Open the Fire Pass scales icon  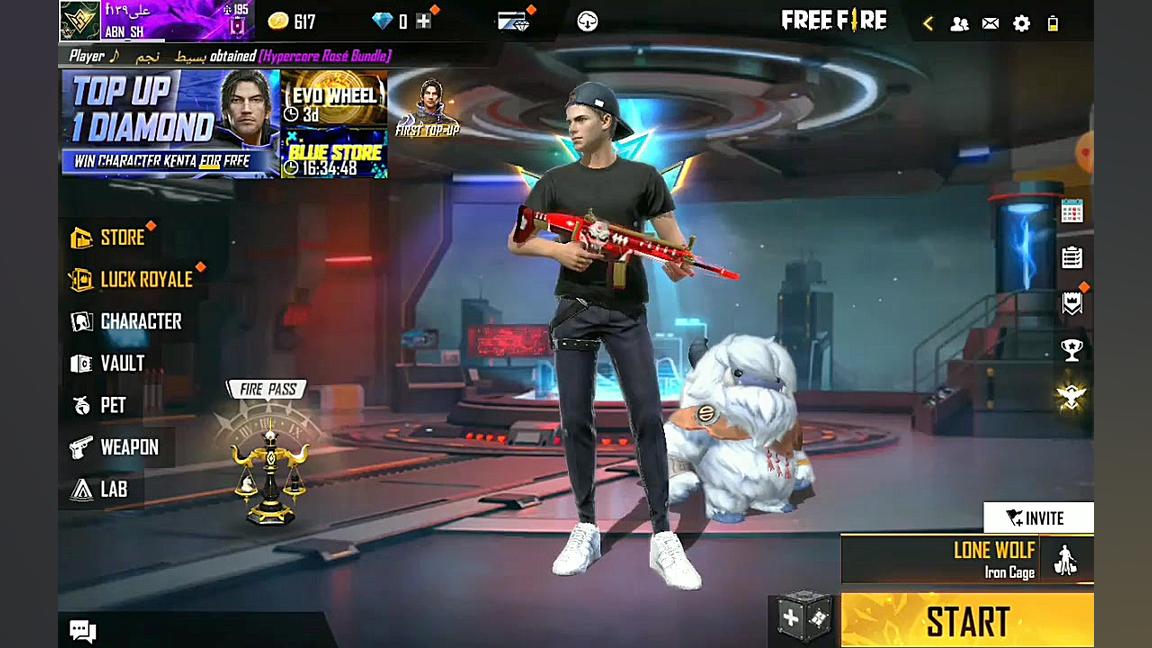(x=268, y=468)
